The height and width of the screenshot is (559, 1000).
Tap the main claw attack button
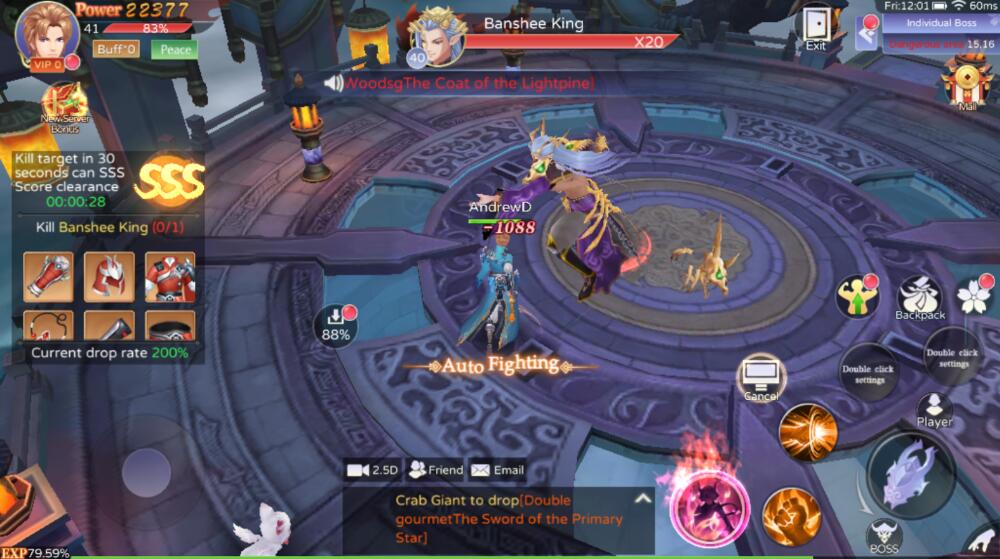click(911, 475)
